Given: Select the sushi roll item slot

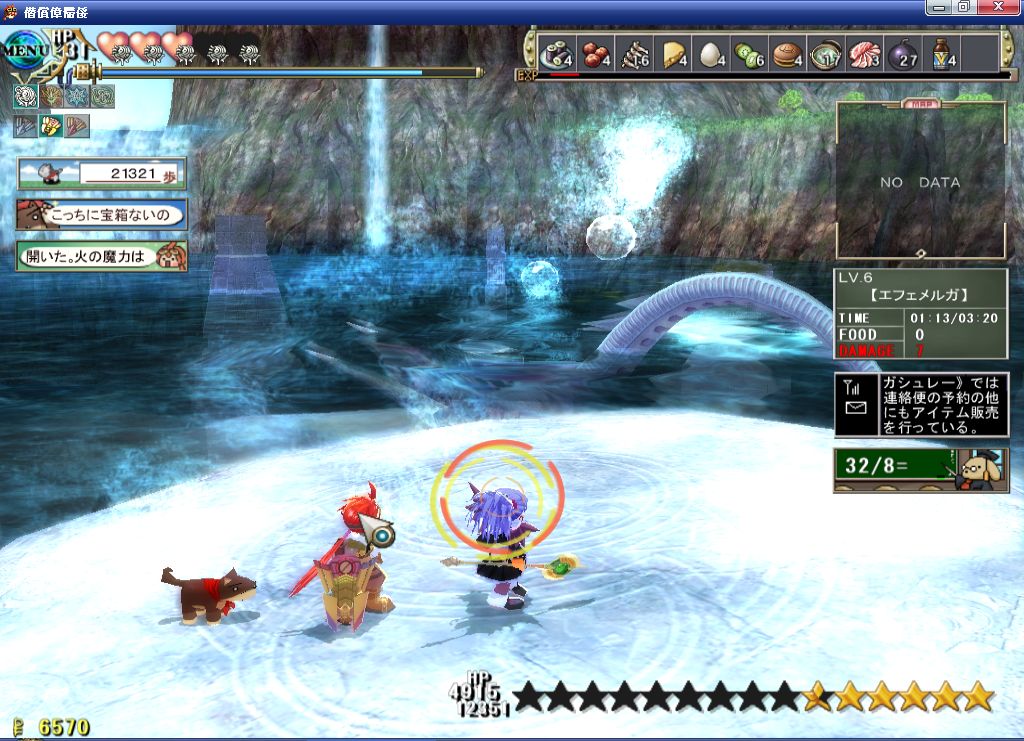Looking at the screenshot, I should pyautogui.click(x=555, y=54).
